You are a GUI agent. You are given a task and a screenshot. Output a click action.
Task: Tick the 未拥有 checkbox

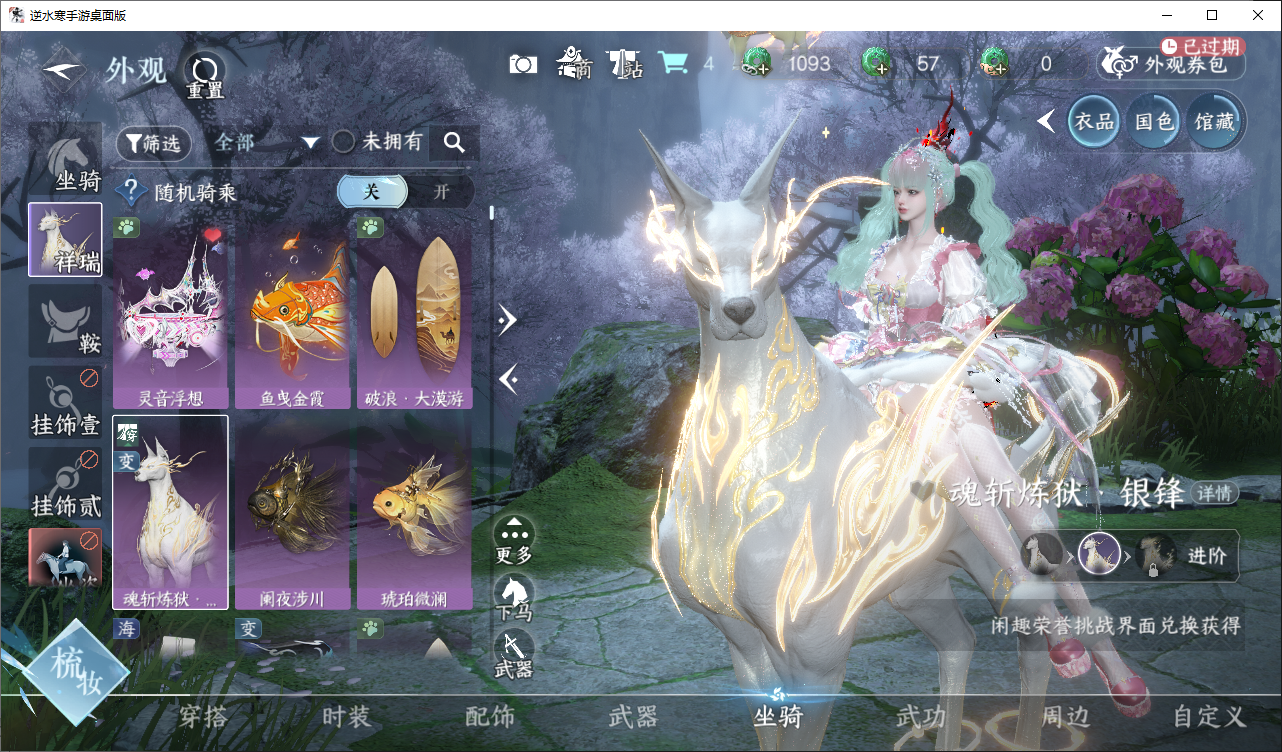(x=344, y=142)
